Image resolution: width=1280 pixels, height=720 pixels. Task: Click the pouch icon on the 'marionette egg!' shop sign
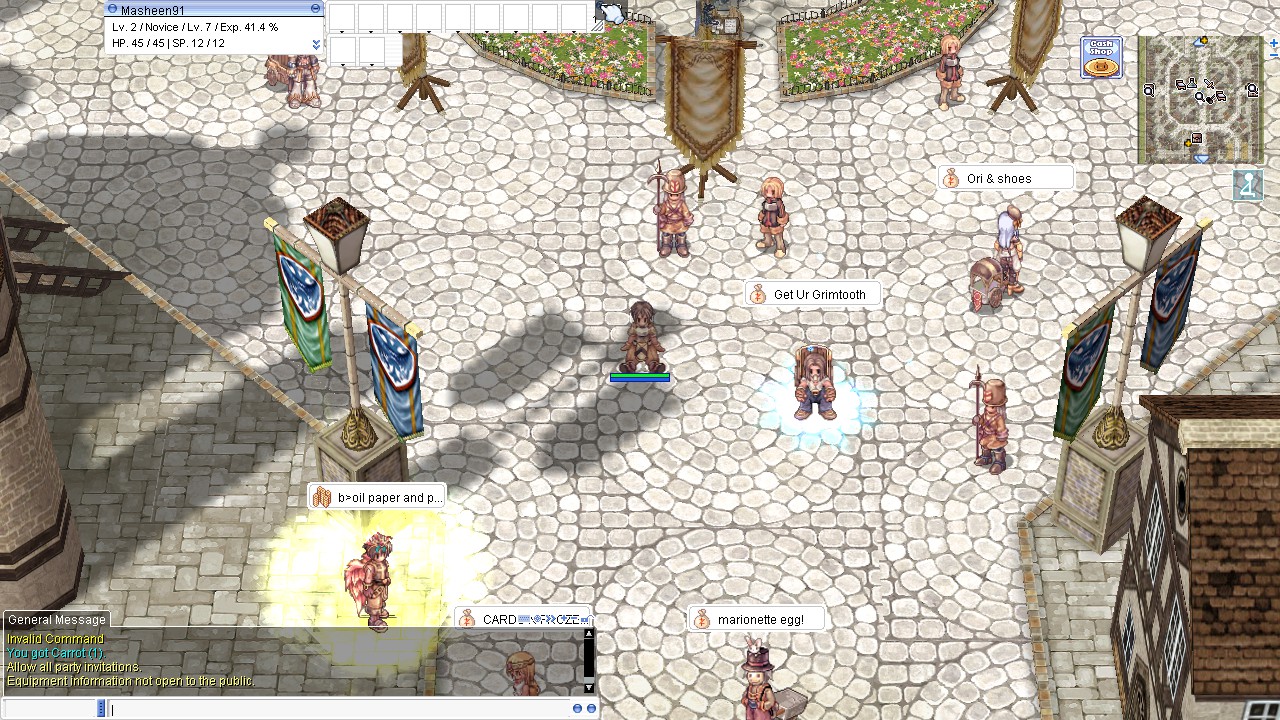(701, 619)
